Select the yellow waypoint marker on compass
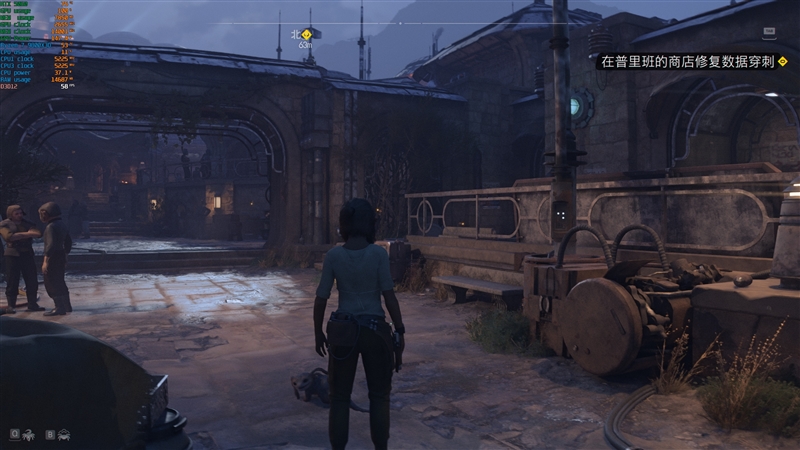The width and height of the screenshot is (800, 450). click(307, 34)
